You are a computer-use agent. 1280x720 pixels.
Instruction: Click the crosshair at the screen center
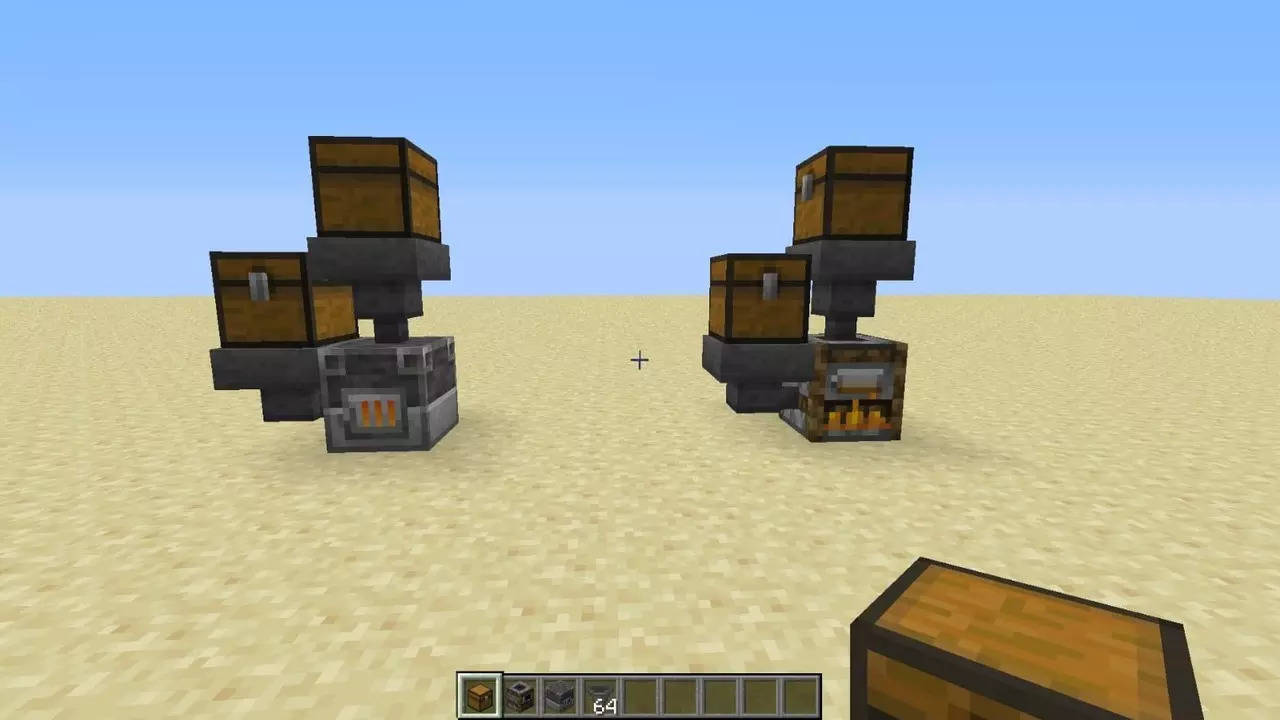(639, 360)
